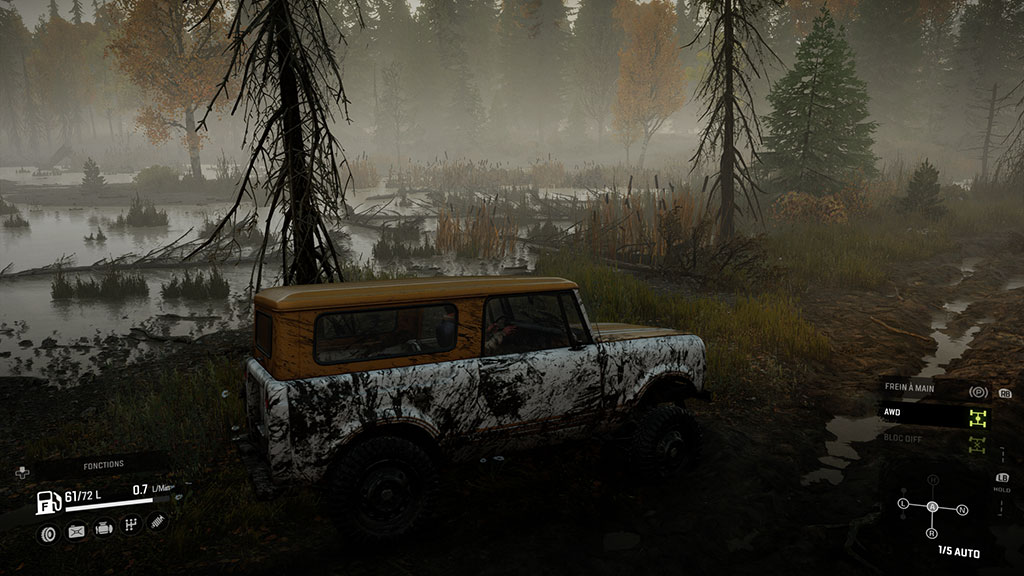Viewport: 1024px width, 576px height.
Task: Select the A automatic gear position
Action: pos(933,507)
